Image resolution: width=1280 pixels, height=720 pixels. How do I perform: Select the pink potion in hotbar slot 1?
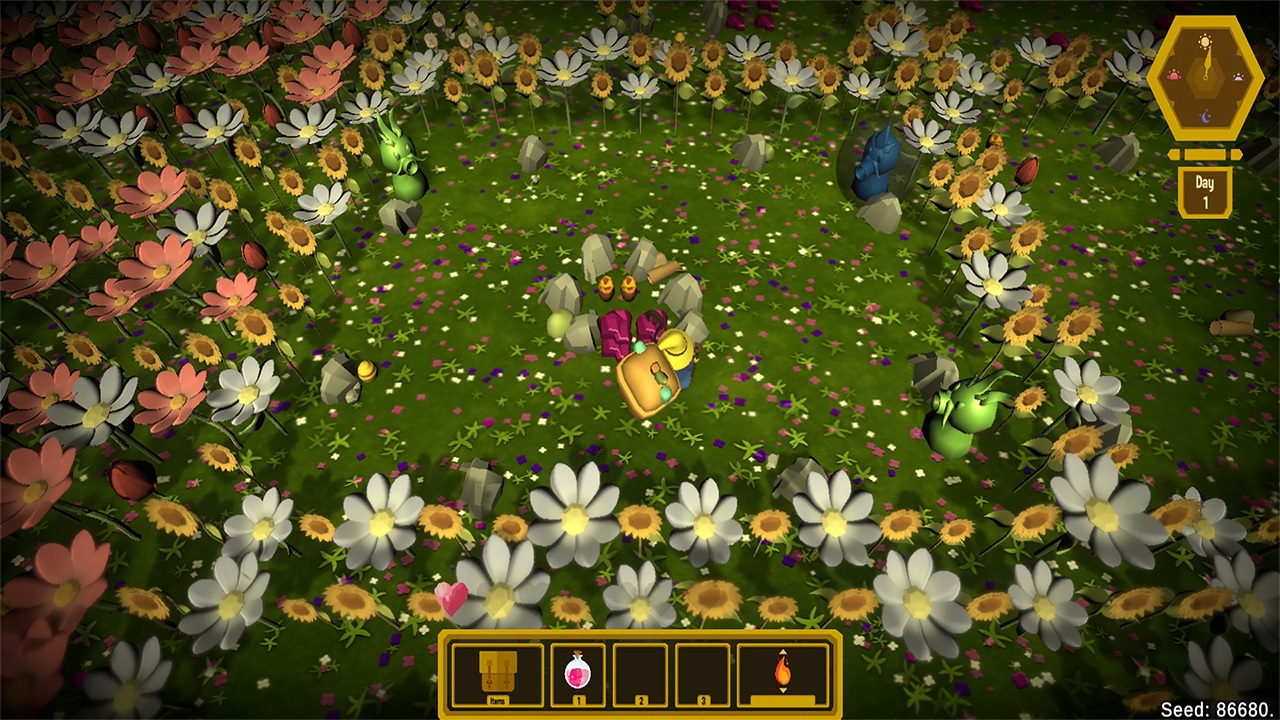[x=578, y=672]
